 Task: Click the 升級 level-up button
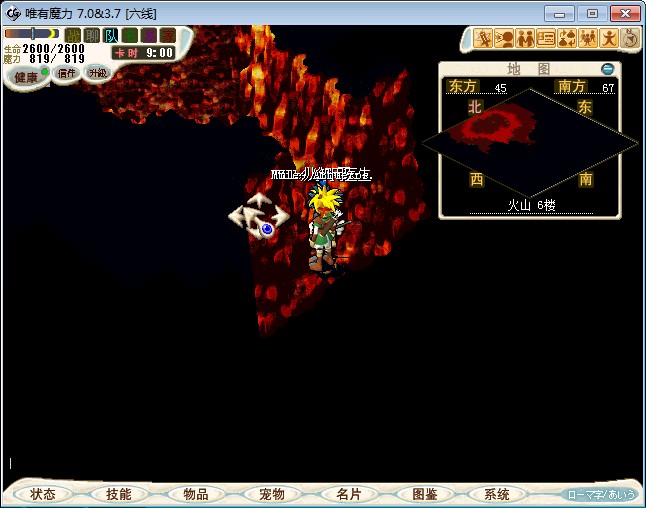pyautogui.click(x=97, y=73)
